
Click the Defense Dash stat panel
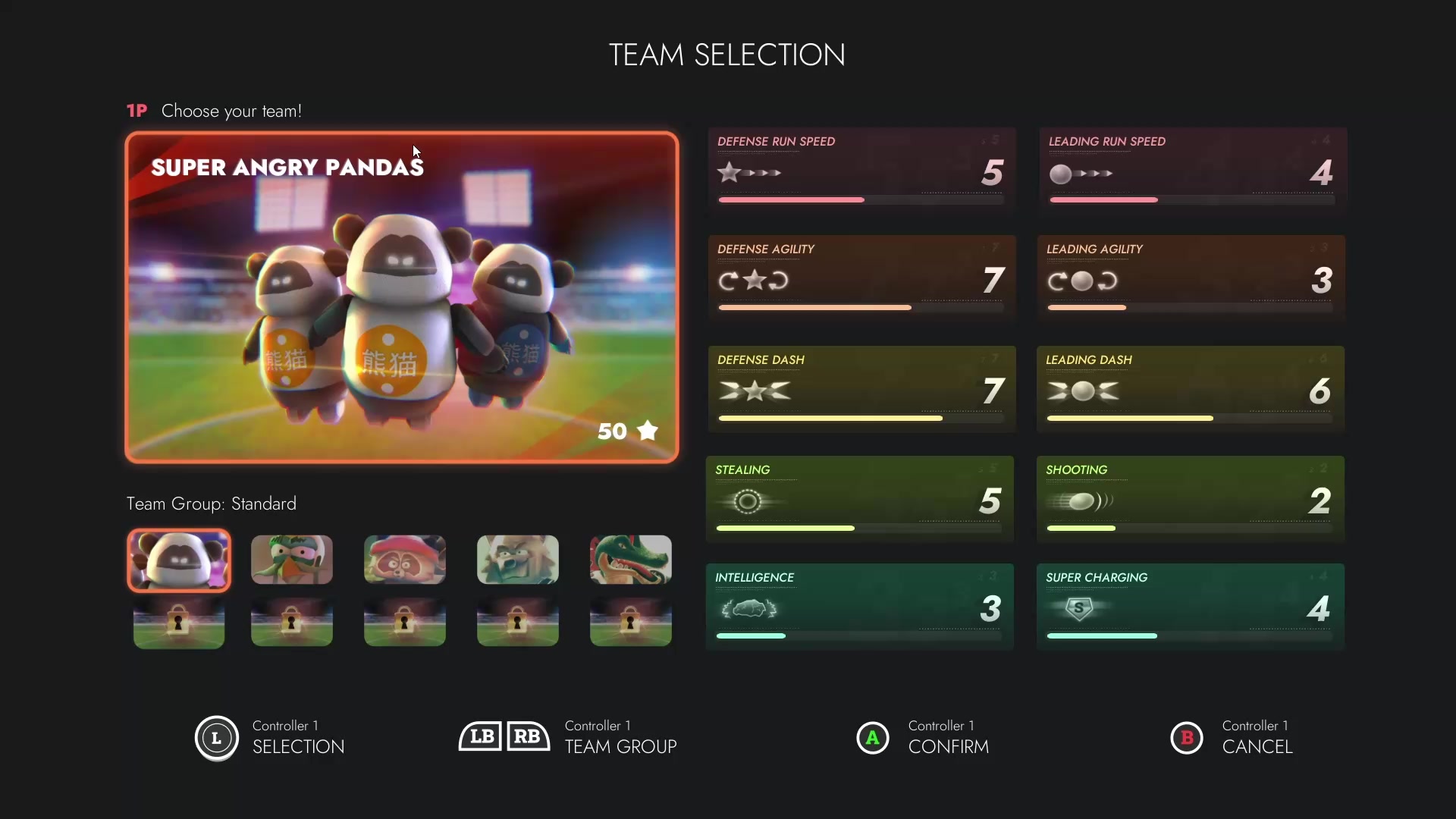tap(861, 388)
